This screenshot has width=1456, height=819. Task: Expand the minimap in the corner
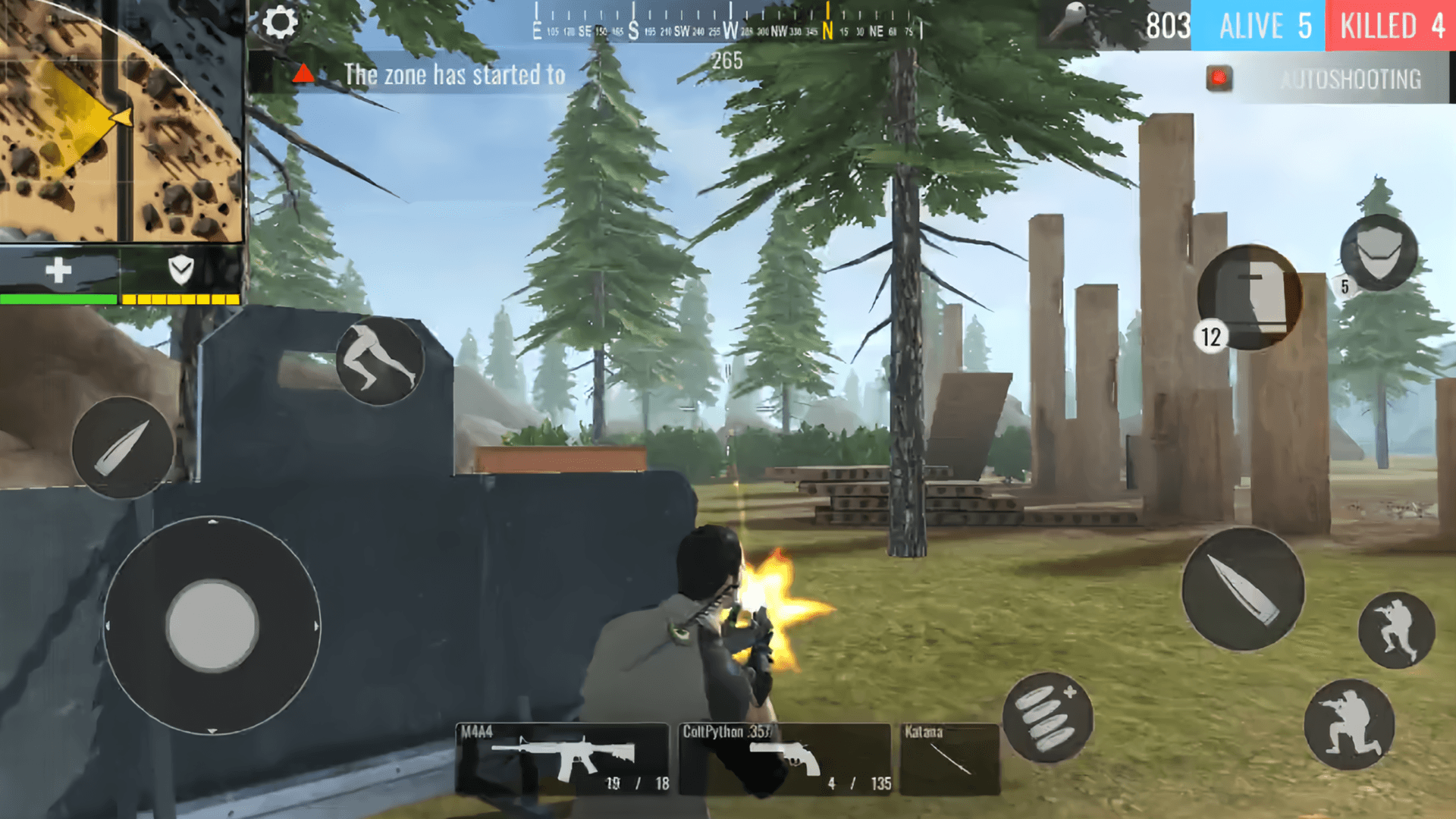coord(121,121)
